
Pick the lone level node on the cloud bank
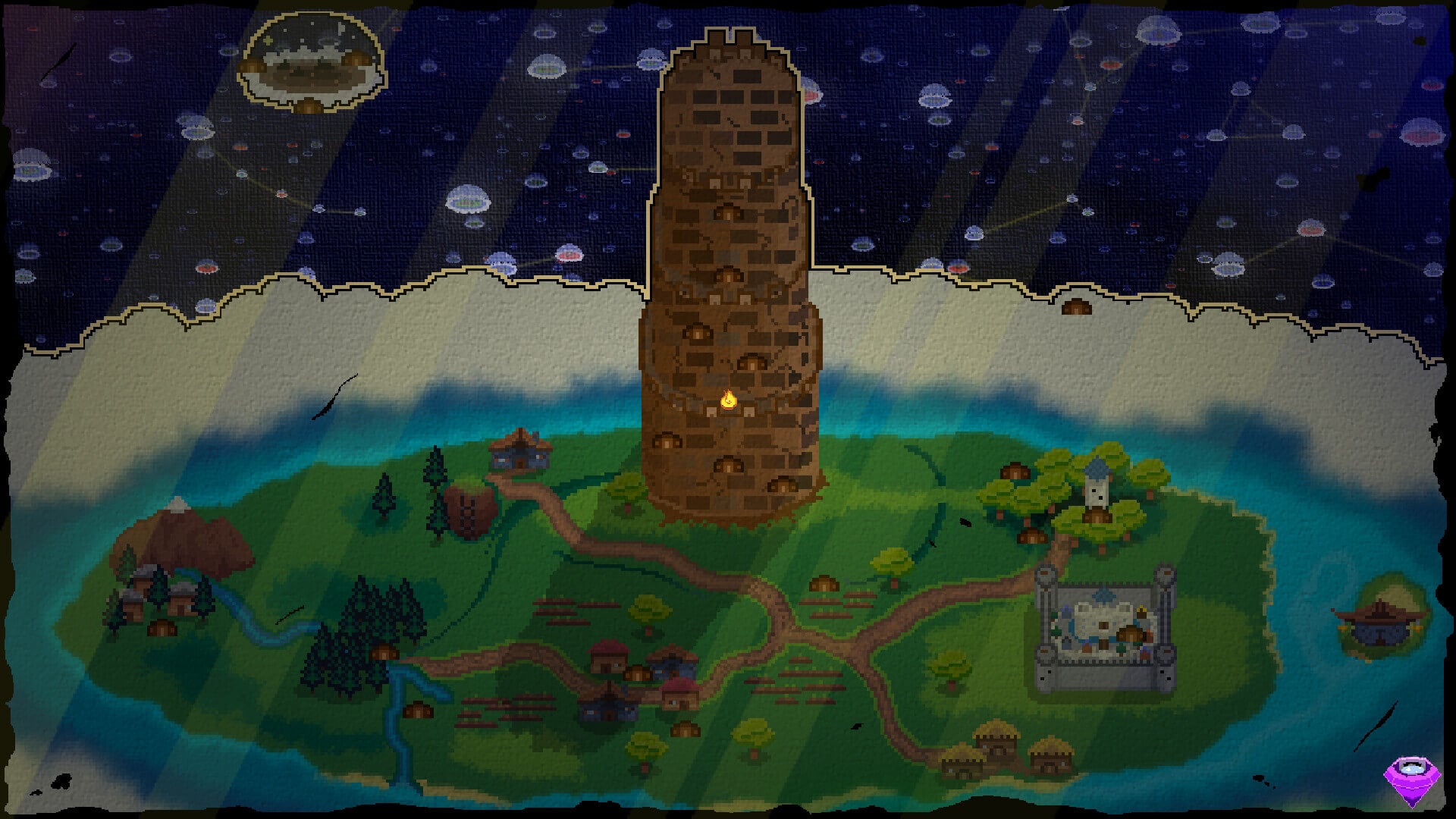(1075, 307)
